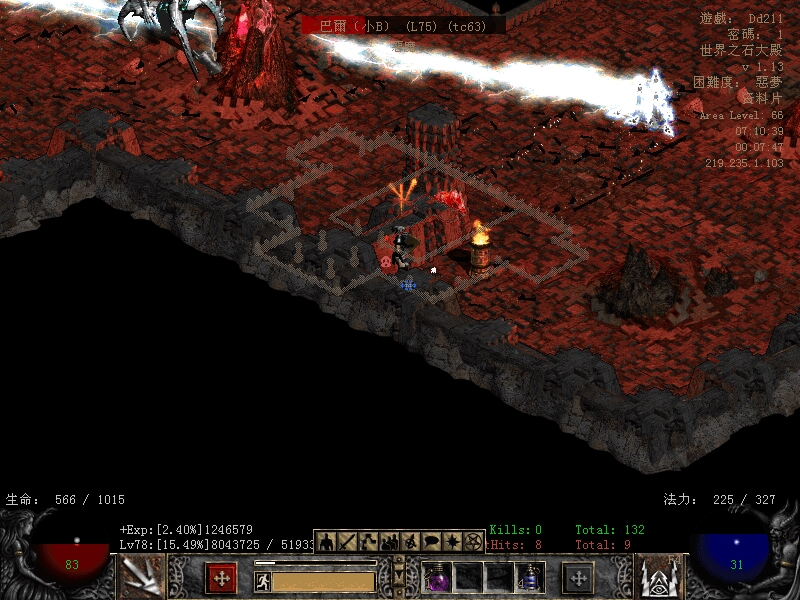The width and height of the screenshot is (800, 600).
Task: Select the right-hand eye pyramid skill icon
Action: pyautogui.click(x=658, y=578)
